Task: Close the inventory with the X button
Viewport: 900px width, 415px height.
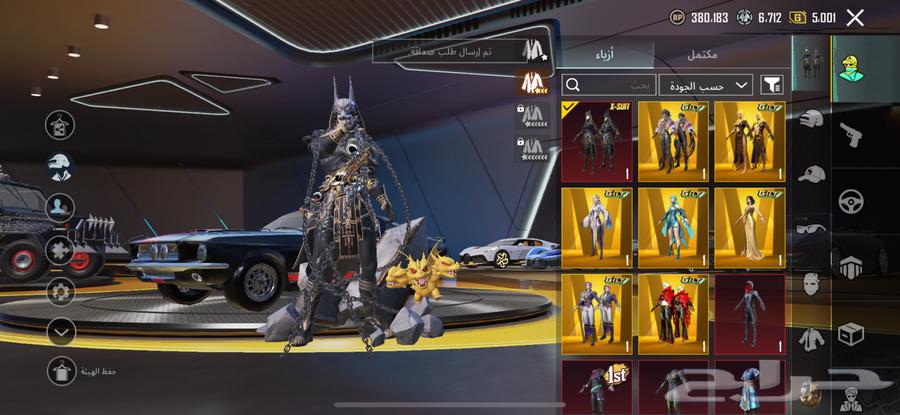Action: [855, 17]
